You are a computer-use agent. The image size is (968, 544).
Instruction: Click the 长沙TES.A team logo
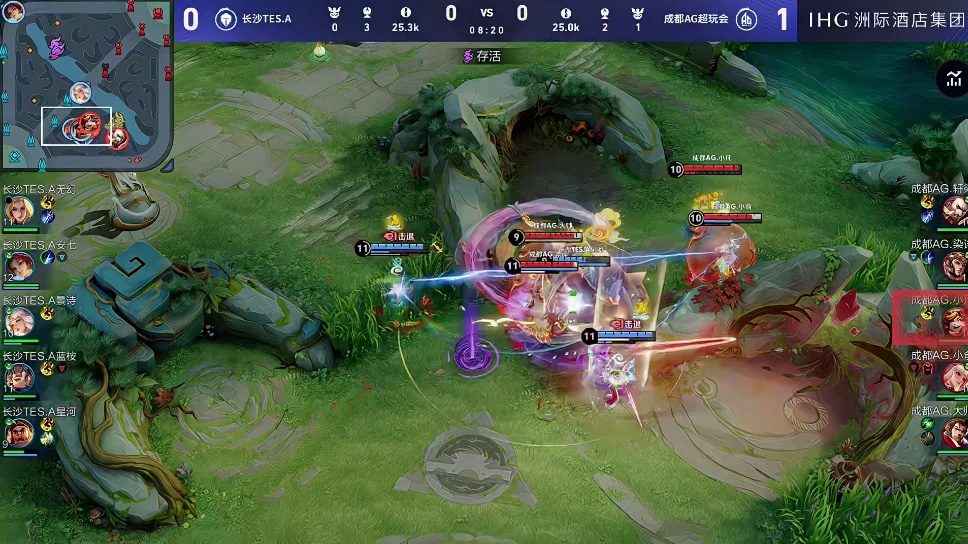pos(226,19)
